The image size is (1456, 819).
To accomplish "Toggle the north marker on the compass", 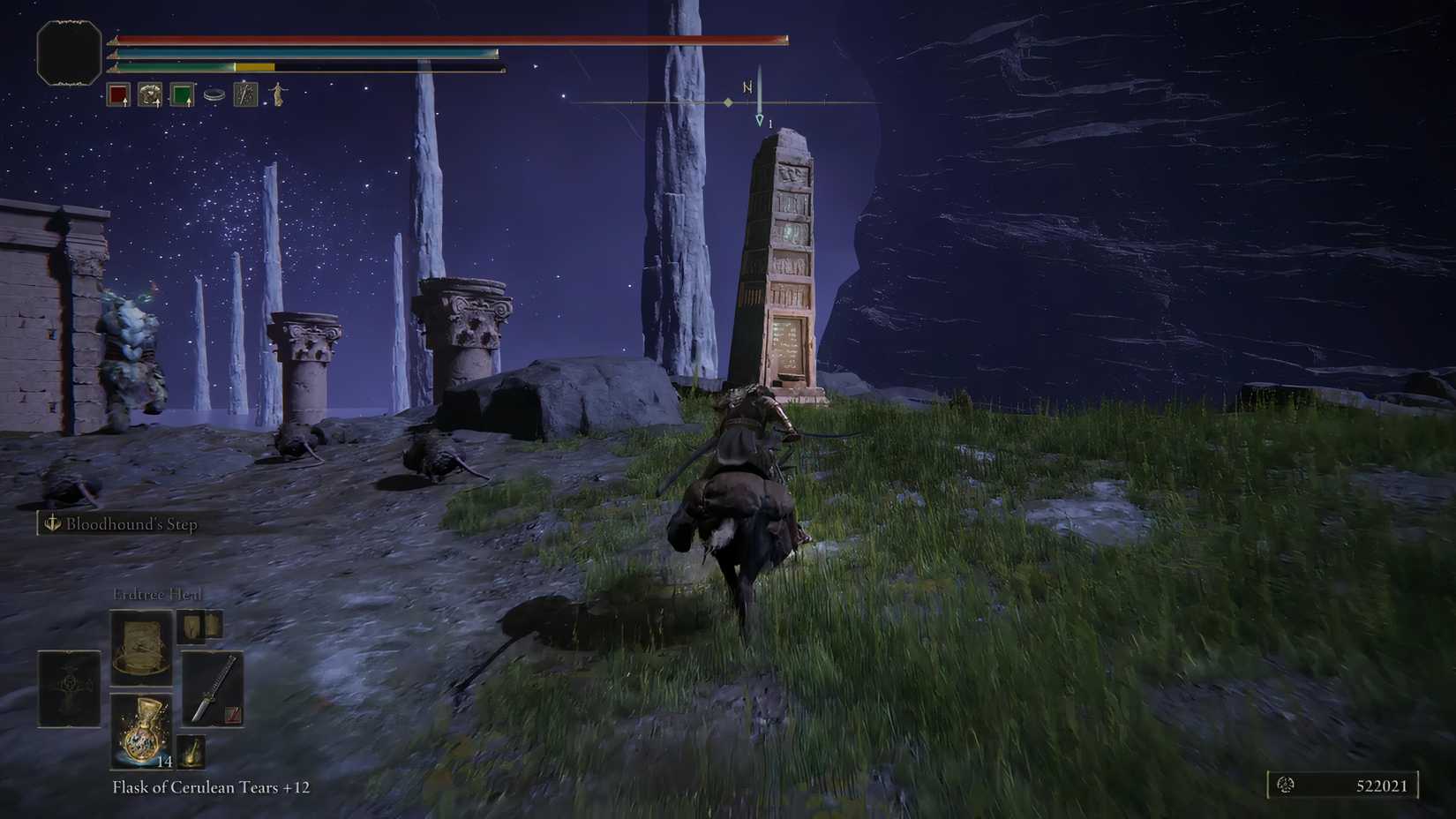I will point(748,87).
